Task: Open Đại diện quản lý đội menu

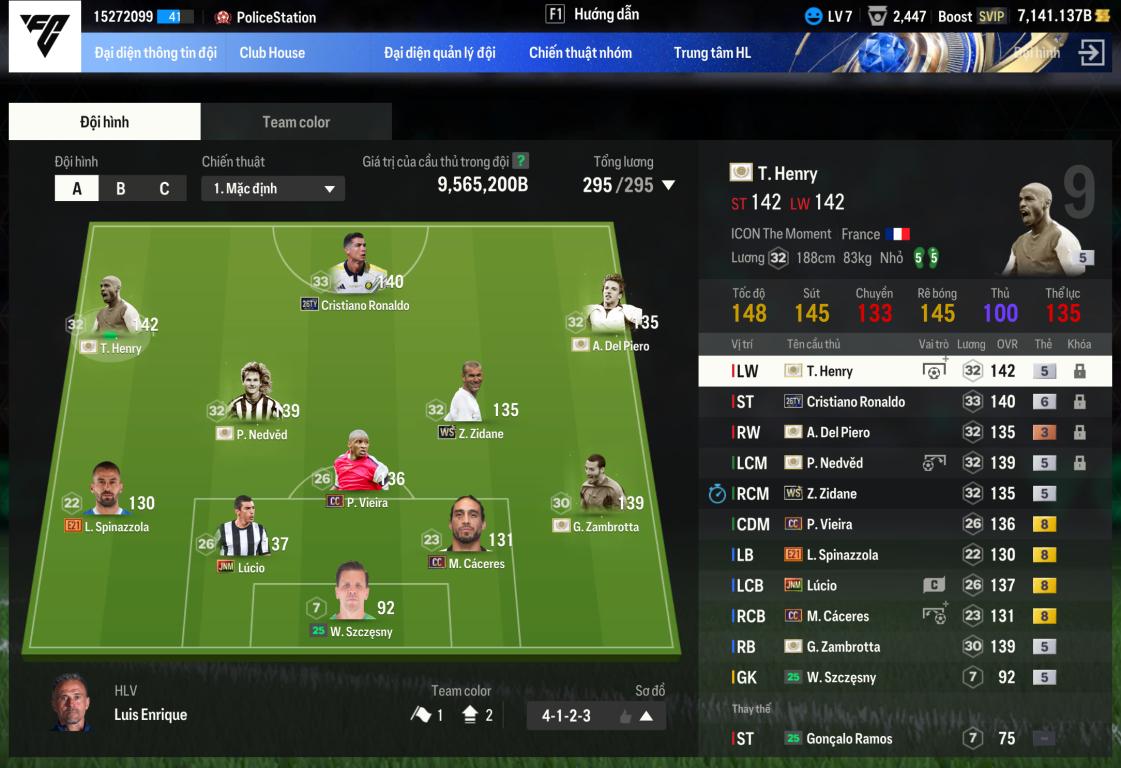Action: 439,53
